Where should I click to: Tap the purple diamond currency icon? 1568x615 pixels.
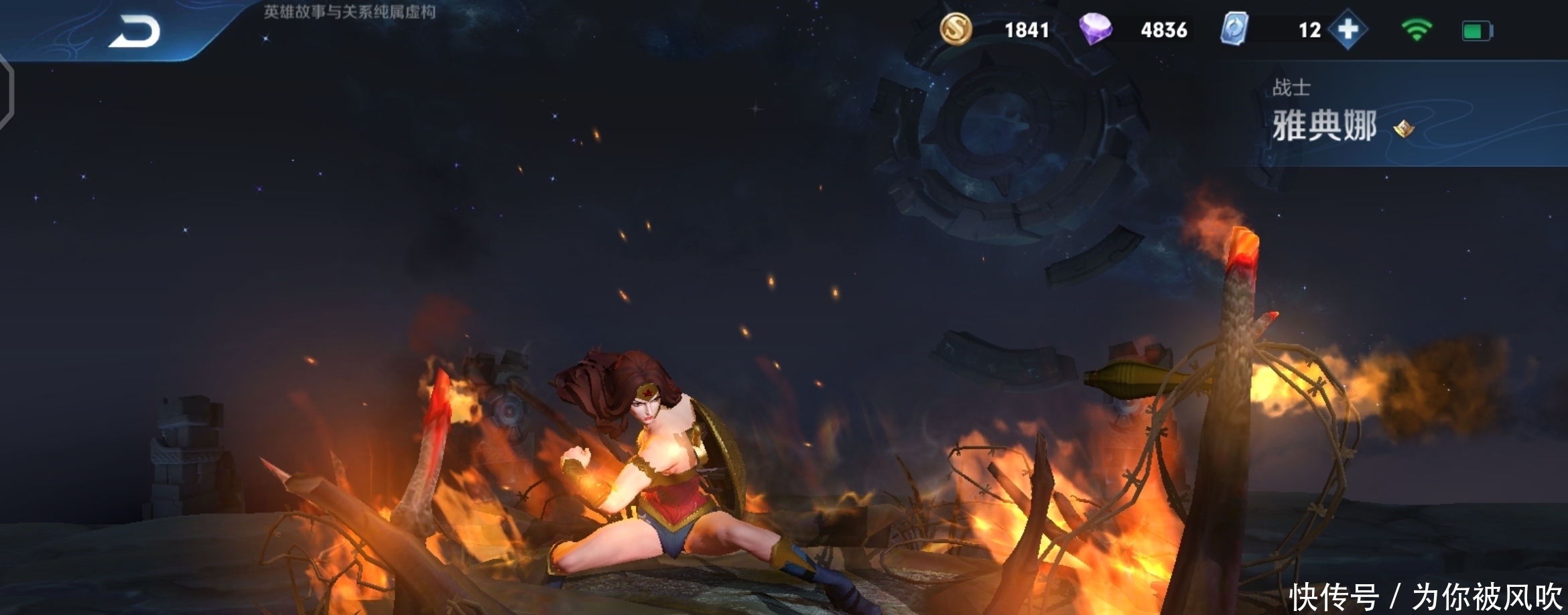(1095, 29)
